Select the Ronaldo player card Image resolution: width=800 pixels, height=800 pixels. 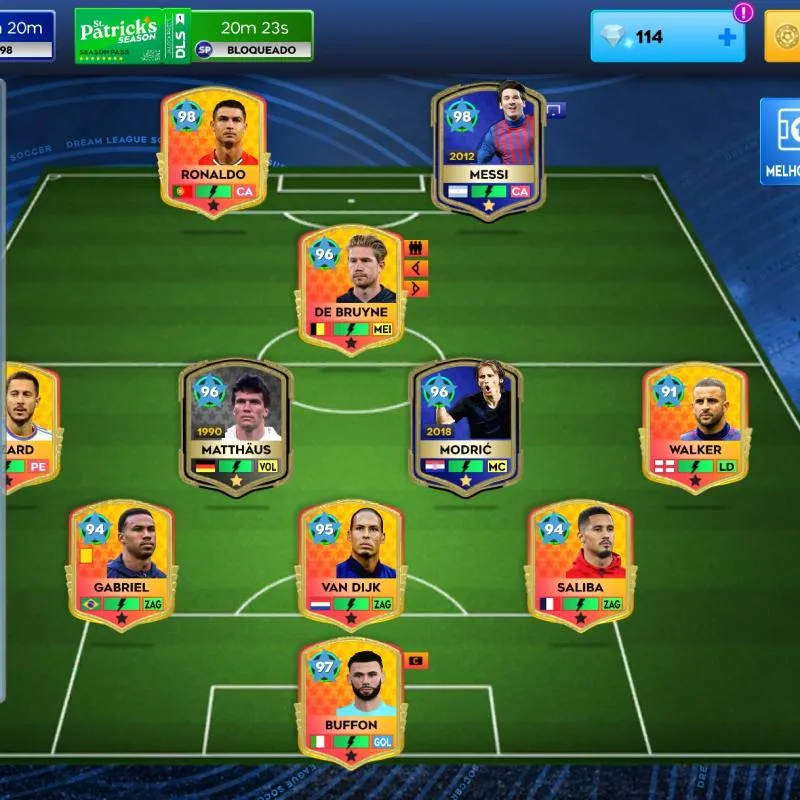(x=212, y=148)
